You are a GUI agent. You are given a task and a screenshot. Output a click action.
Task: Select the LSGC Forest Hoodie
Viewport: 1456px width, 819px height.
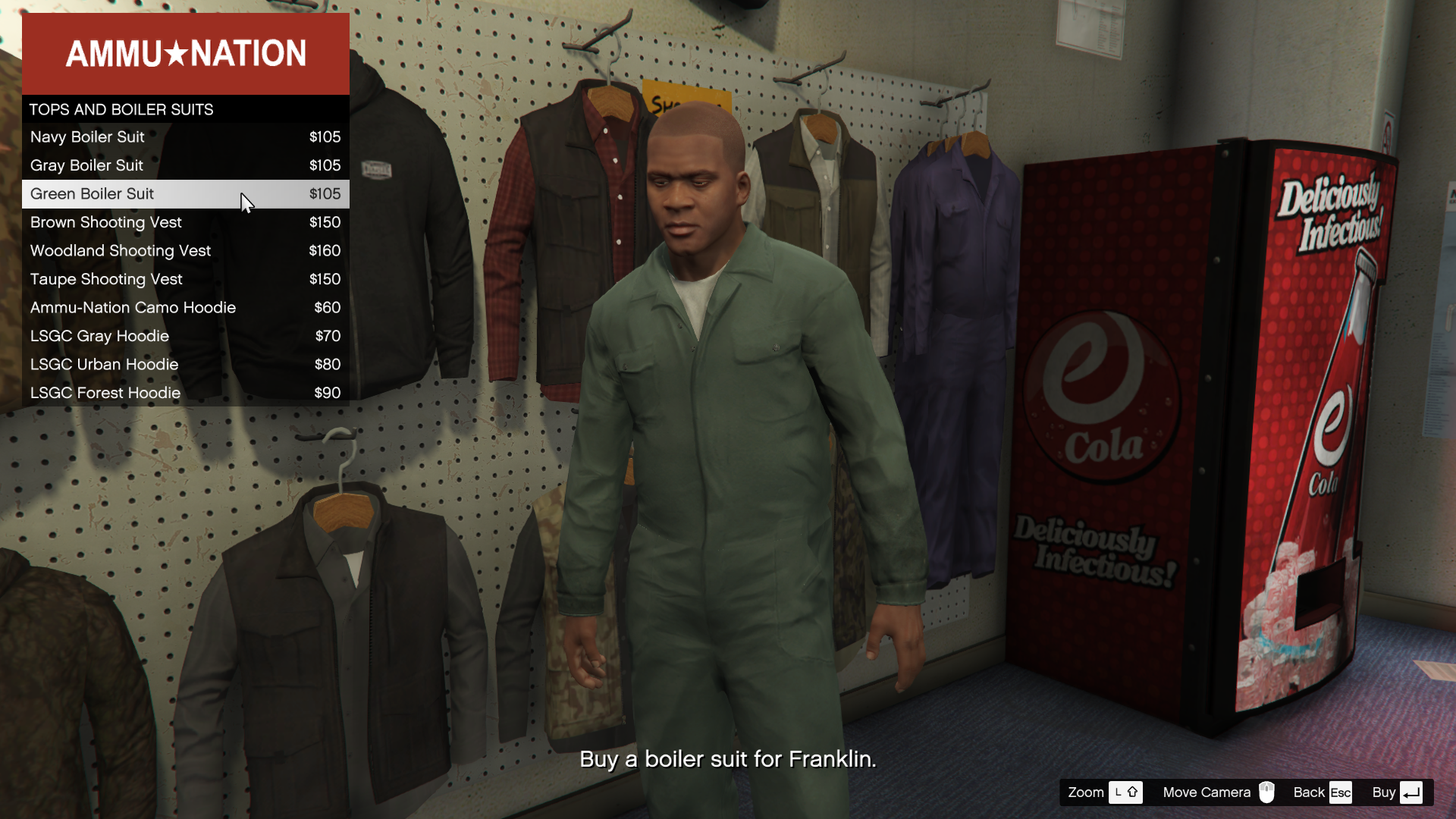(105, 393)
